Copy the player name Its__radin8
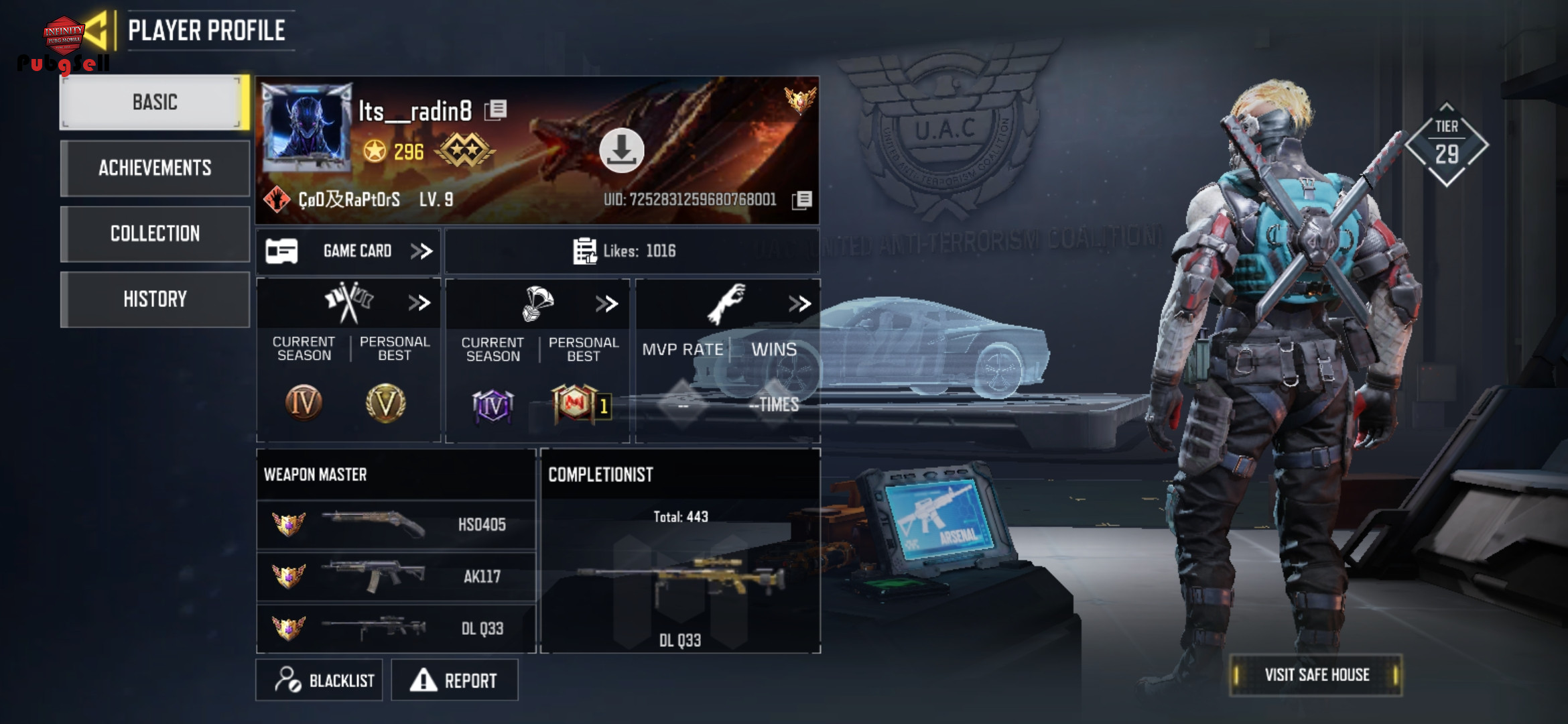This screenshot has height=724, width=1568. (x=497, y=110)
